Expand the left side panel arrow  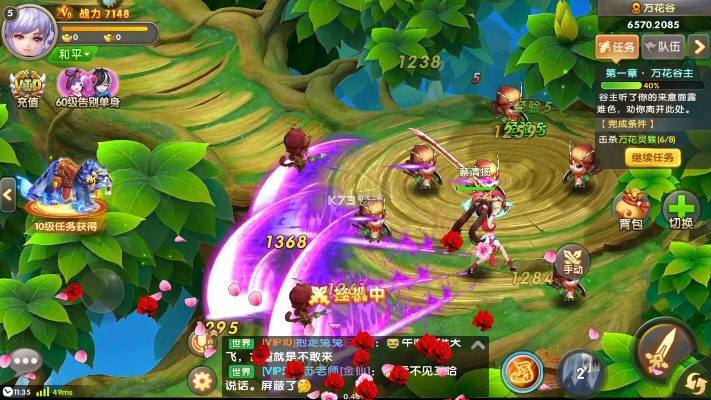pos(8,193)
